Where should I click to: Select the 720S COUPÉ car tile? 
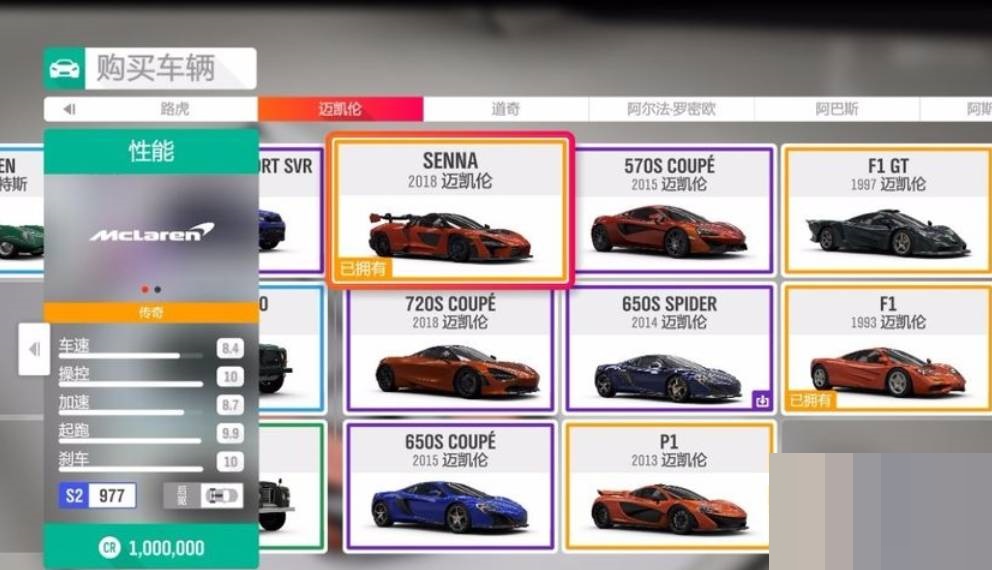coord(450,349)
